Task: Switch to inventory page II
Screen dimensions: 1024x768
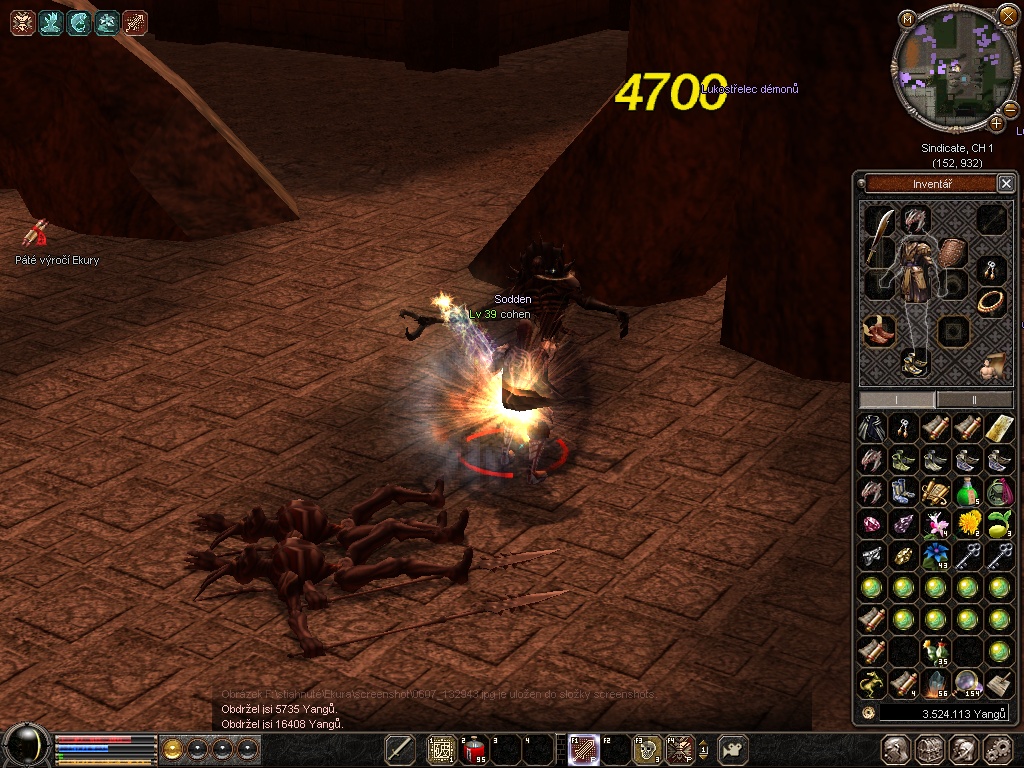Action: click(975, 399)
